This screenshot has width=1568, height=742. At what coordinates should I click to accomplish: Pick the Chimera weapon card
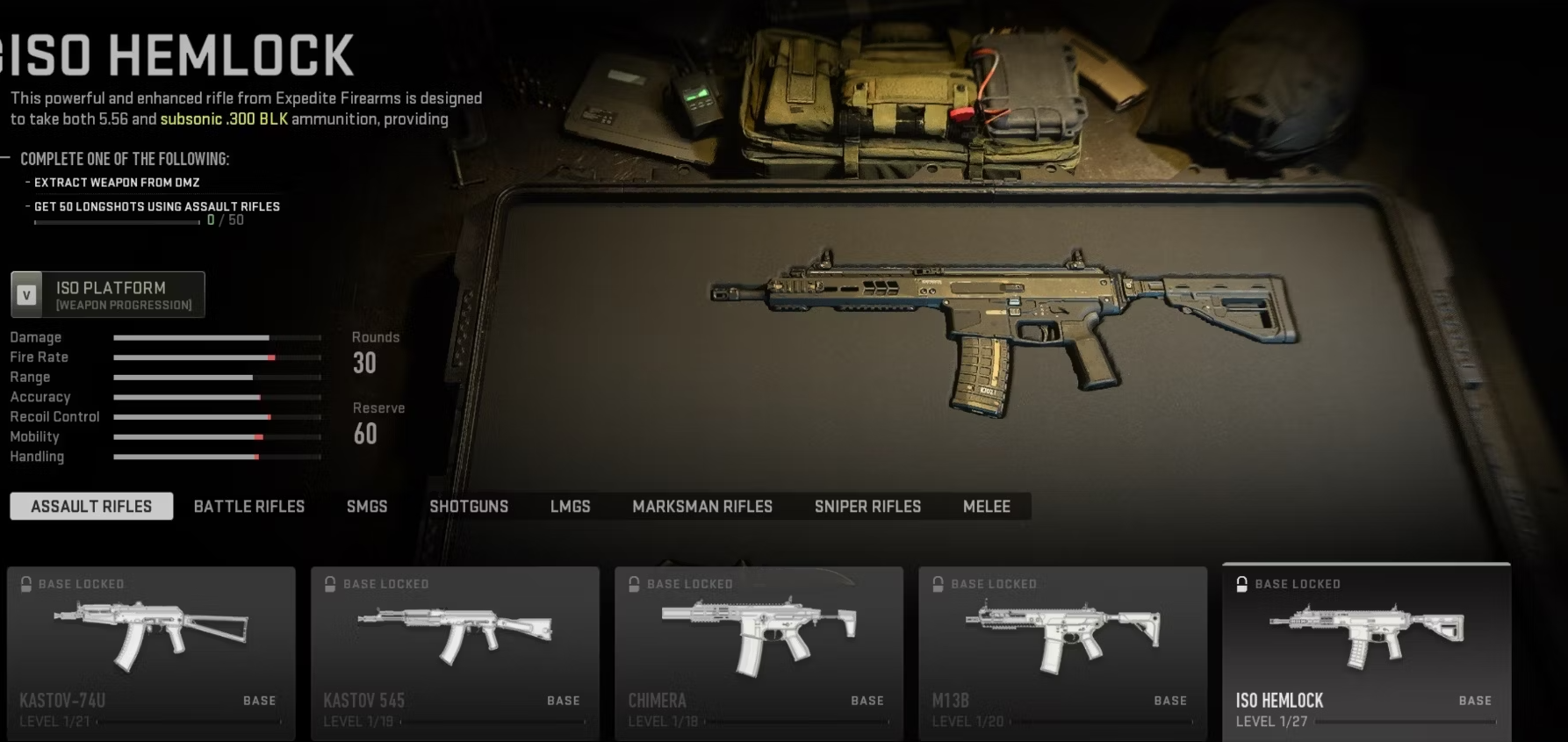coord(759,652)
